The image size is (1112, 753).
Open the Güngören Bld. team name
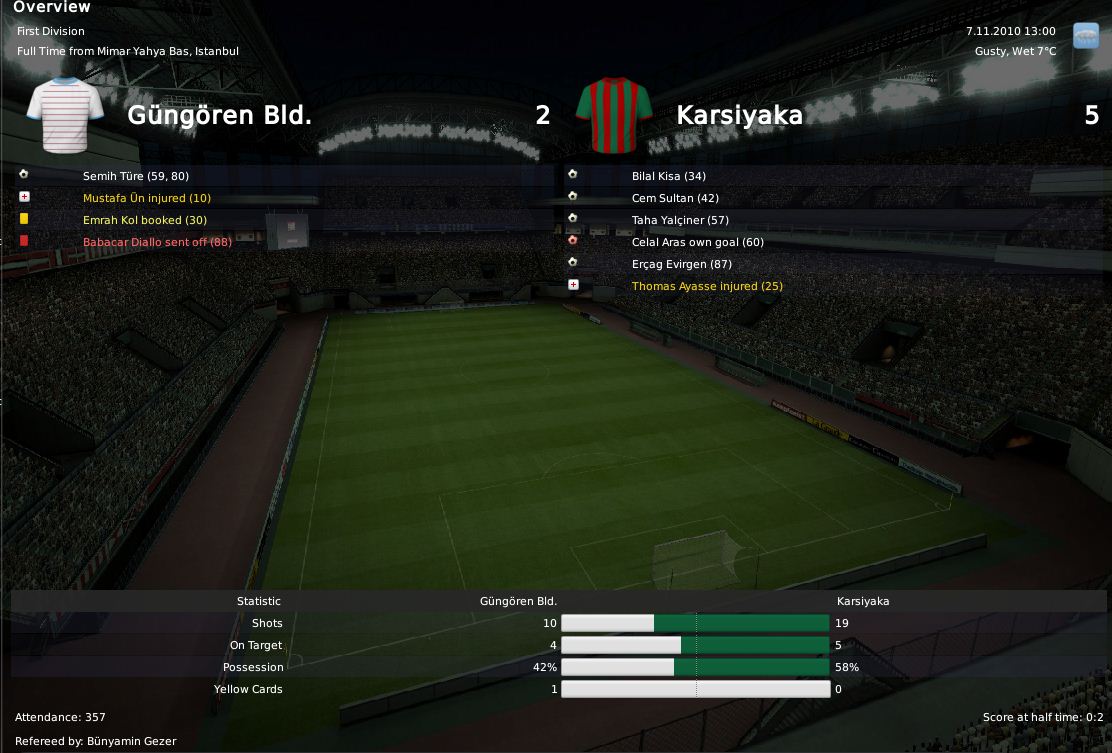(x=219, y=115)
